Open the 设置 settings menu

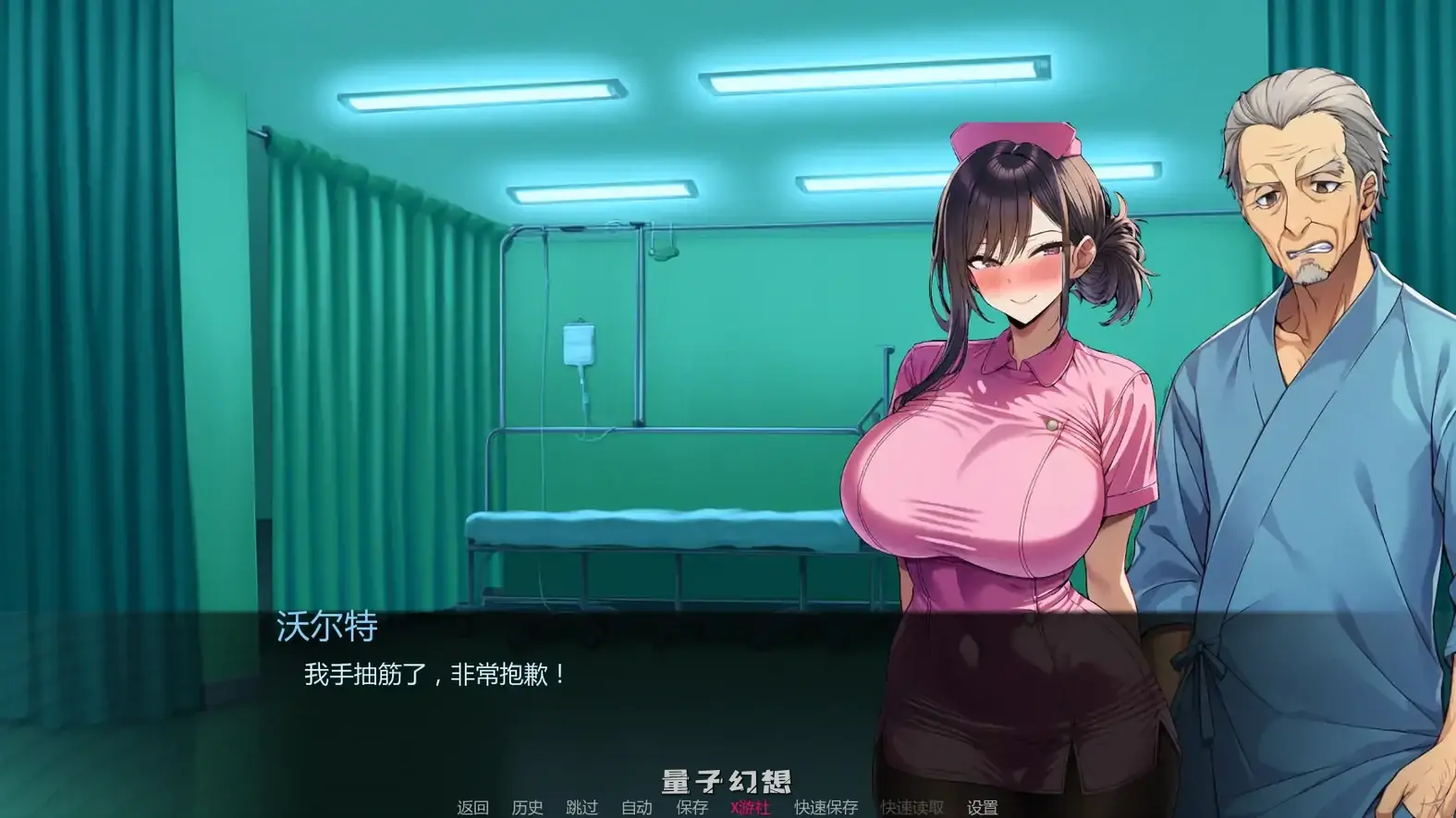coord(982,807)
